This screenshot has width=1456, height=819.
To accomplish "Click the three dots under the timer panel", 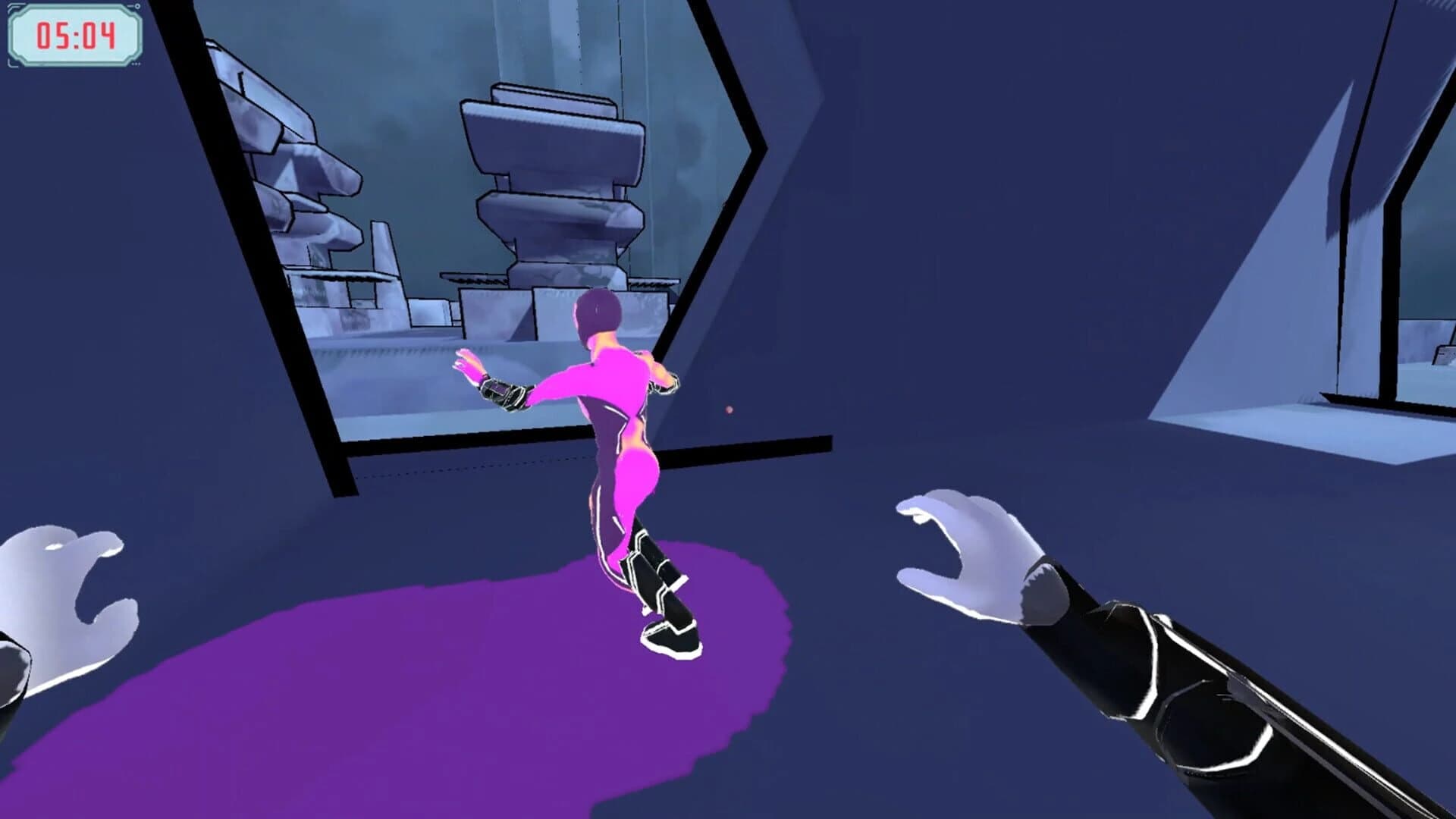I will coord(136,63).
